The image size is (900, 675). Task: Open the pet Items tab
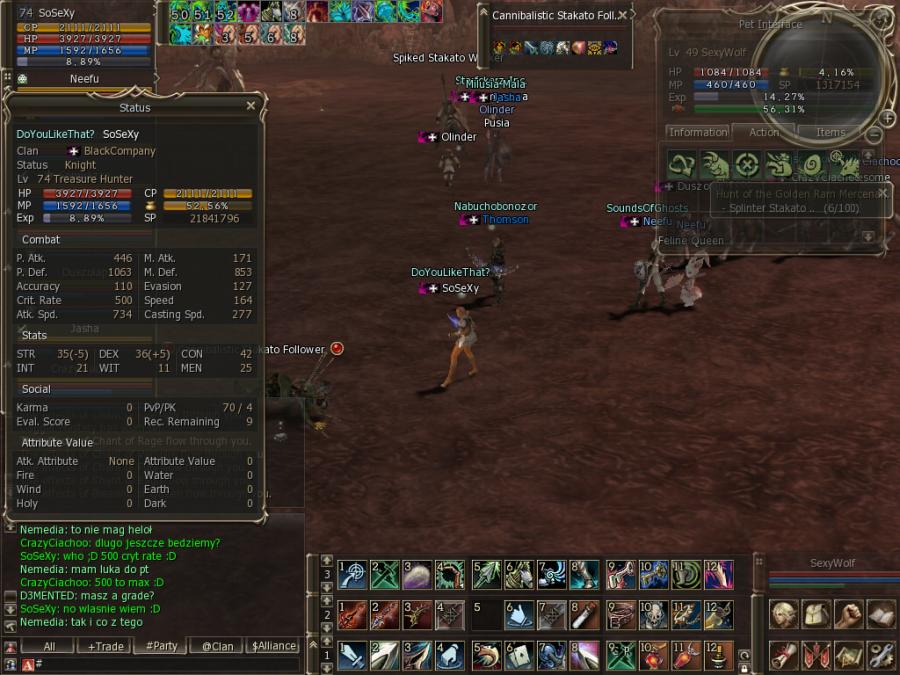pos(830,132)
